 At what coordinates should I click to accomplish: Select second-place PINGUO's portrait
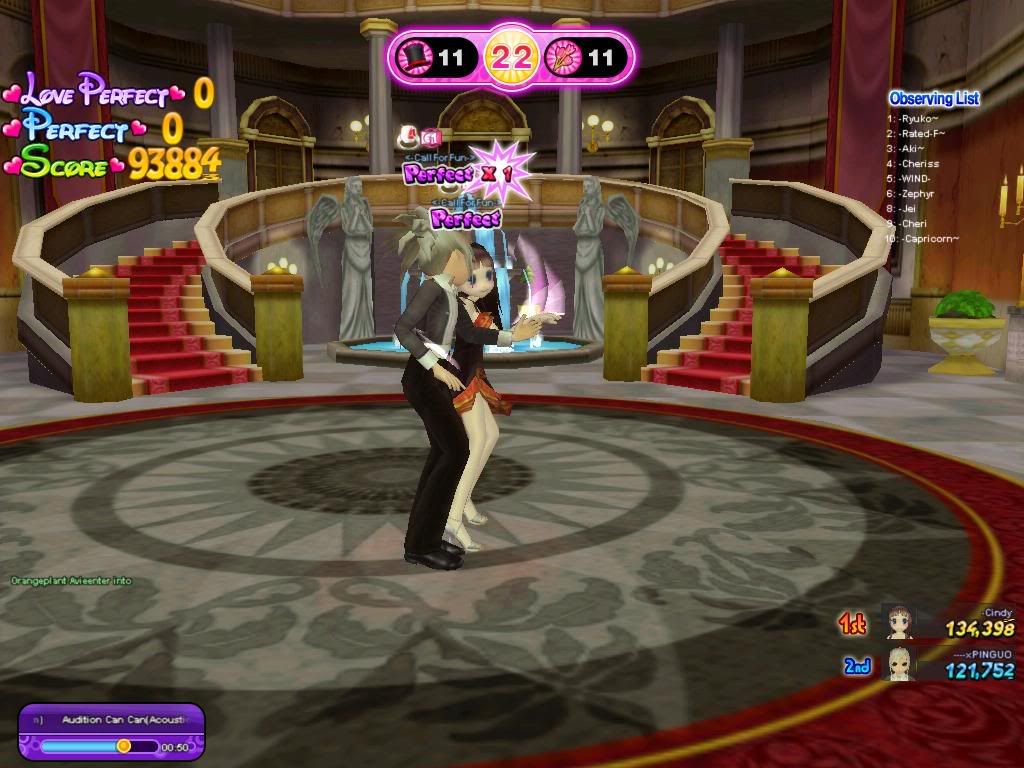pos(897,662)
